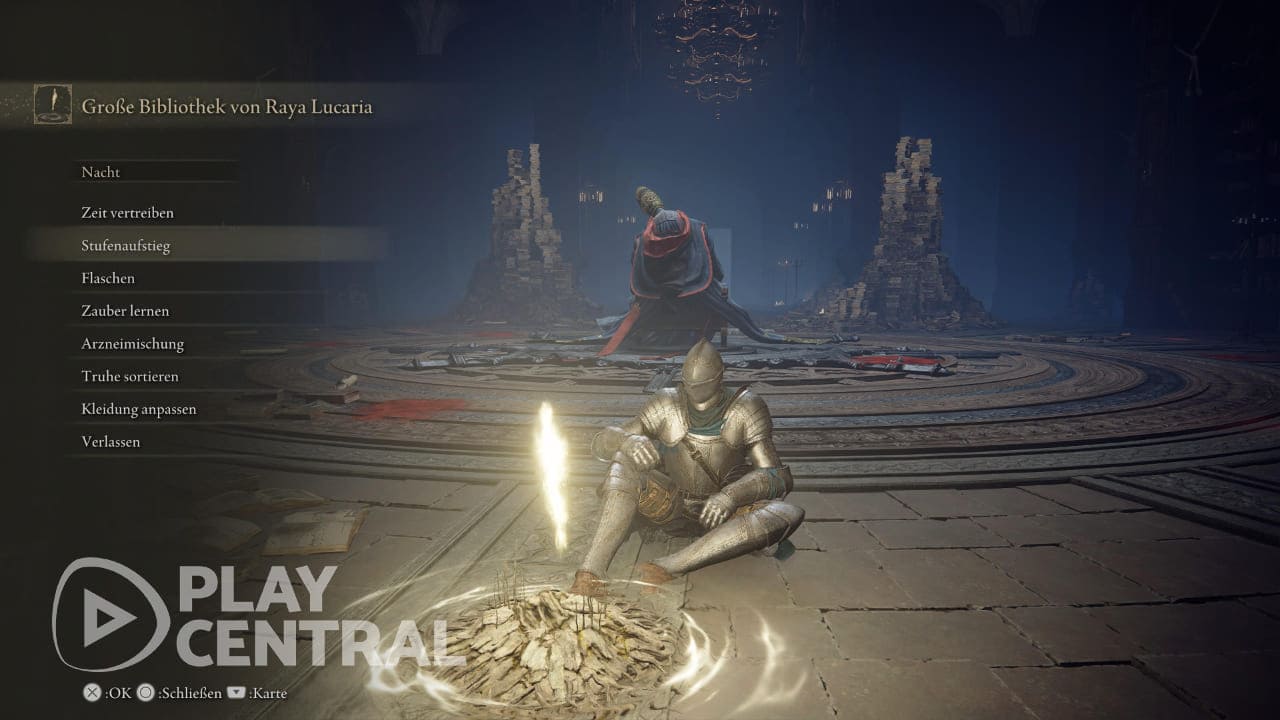Image resolution: width=1280 pixels, height=720 pixels.
Task: Select Zeit vertreiben from the grace menu
Action: pyautogui.click(x=128, y=213)
